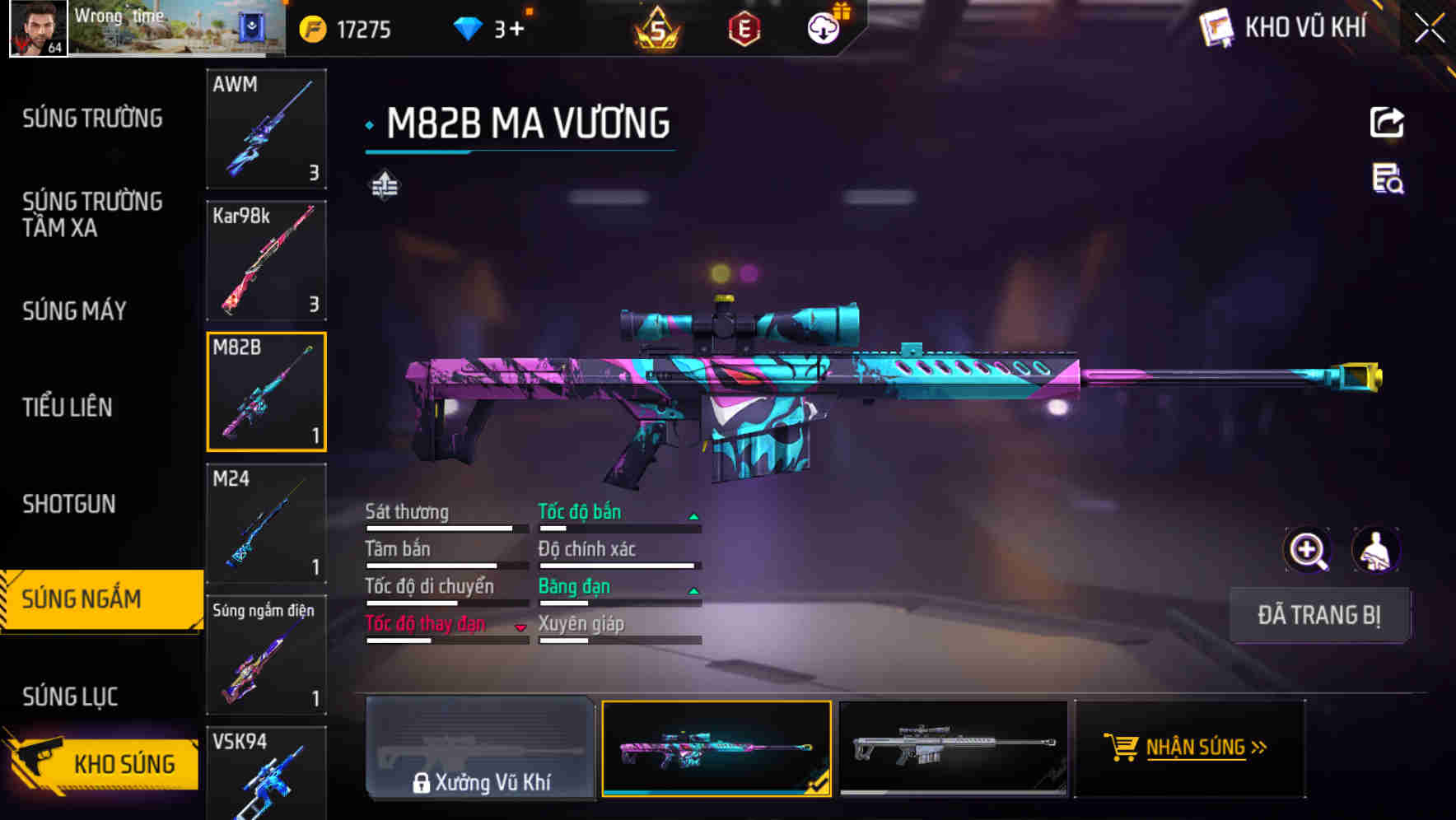Click the ĐÃ TRANG BỊ button

click(x=1319, y=615)
